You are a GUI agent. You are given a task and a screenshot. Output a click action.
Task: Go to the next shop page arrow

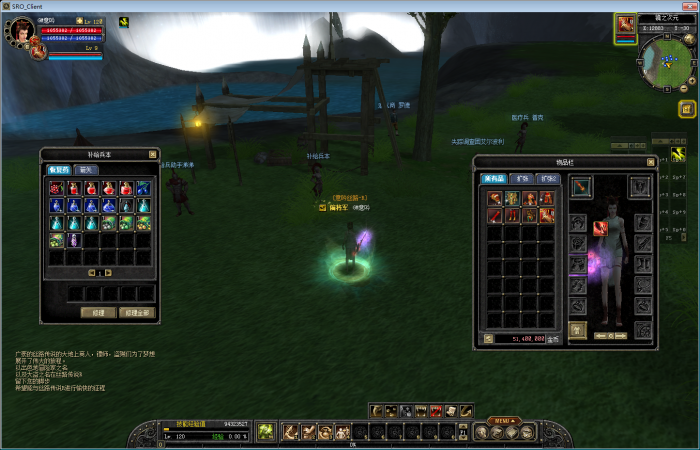108,273
